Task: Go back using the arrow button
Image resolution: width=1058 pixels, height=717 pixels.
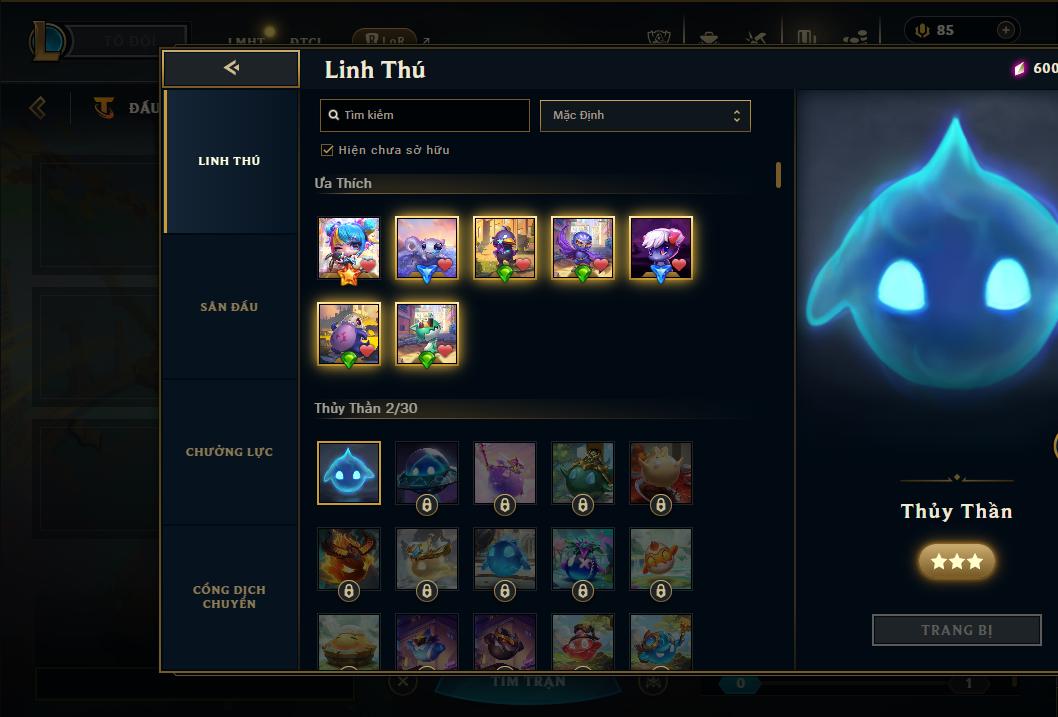Action: (231, 68)
